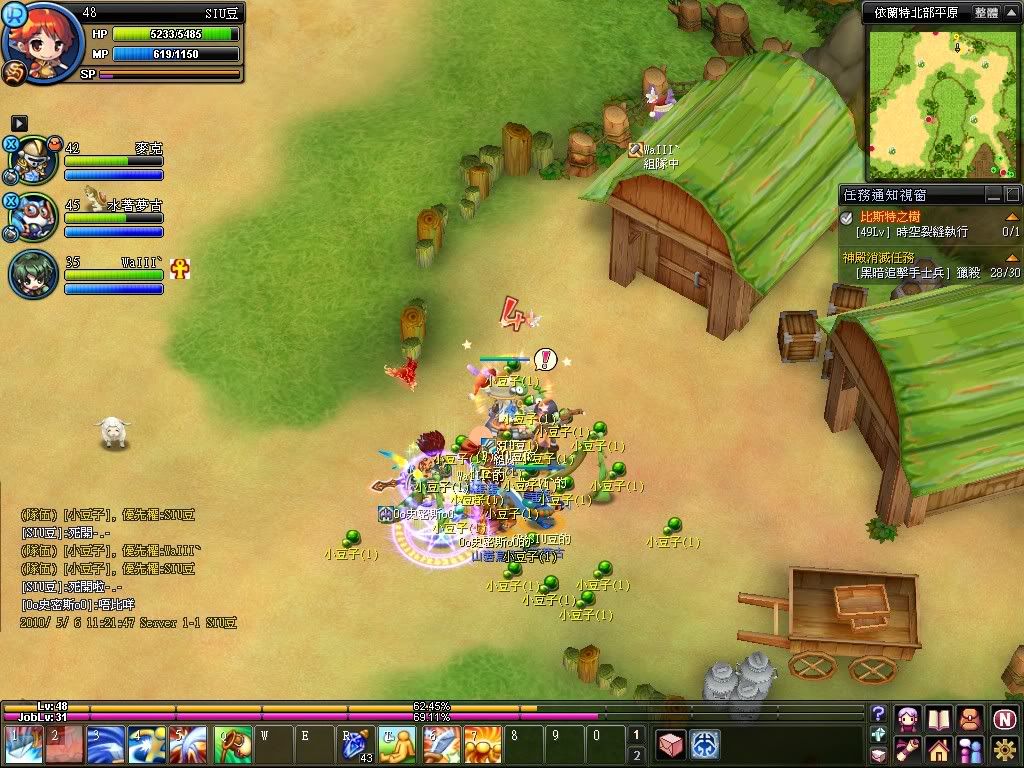Minimize the quest notification window

pos(993,195)
